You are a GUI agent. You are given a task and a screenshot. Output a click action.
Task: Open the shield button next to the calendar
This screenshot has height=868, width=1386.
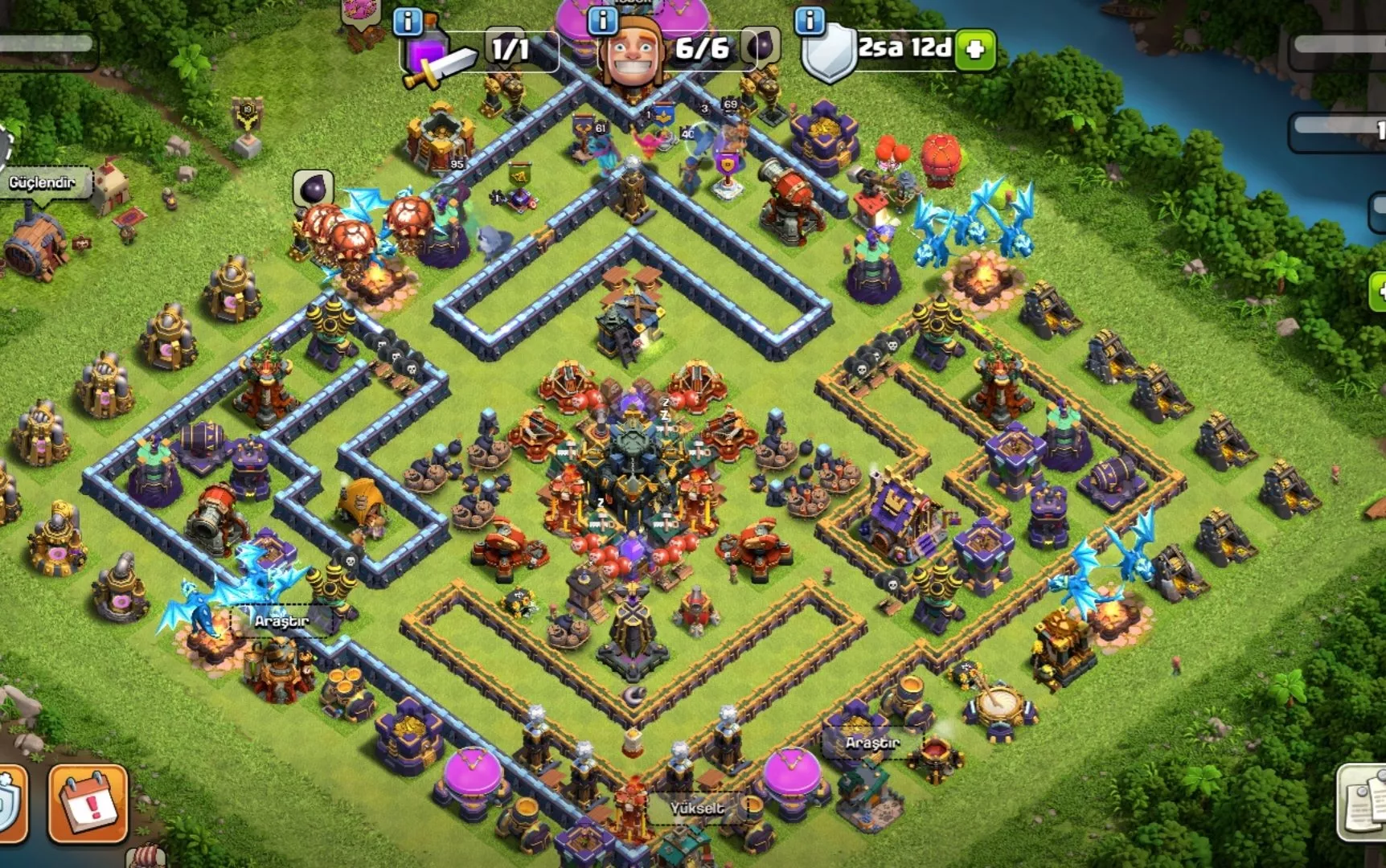pyautogui.click(x=11, y=803)
